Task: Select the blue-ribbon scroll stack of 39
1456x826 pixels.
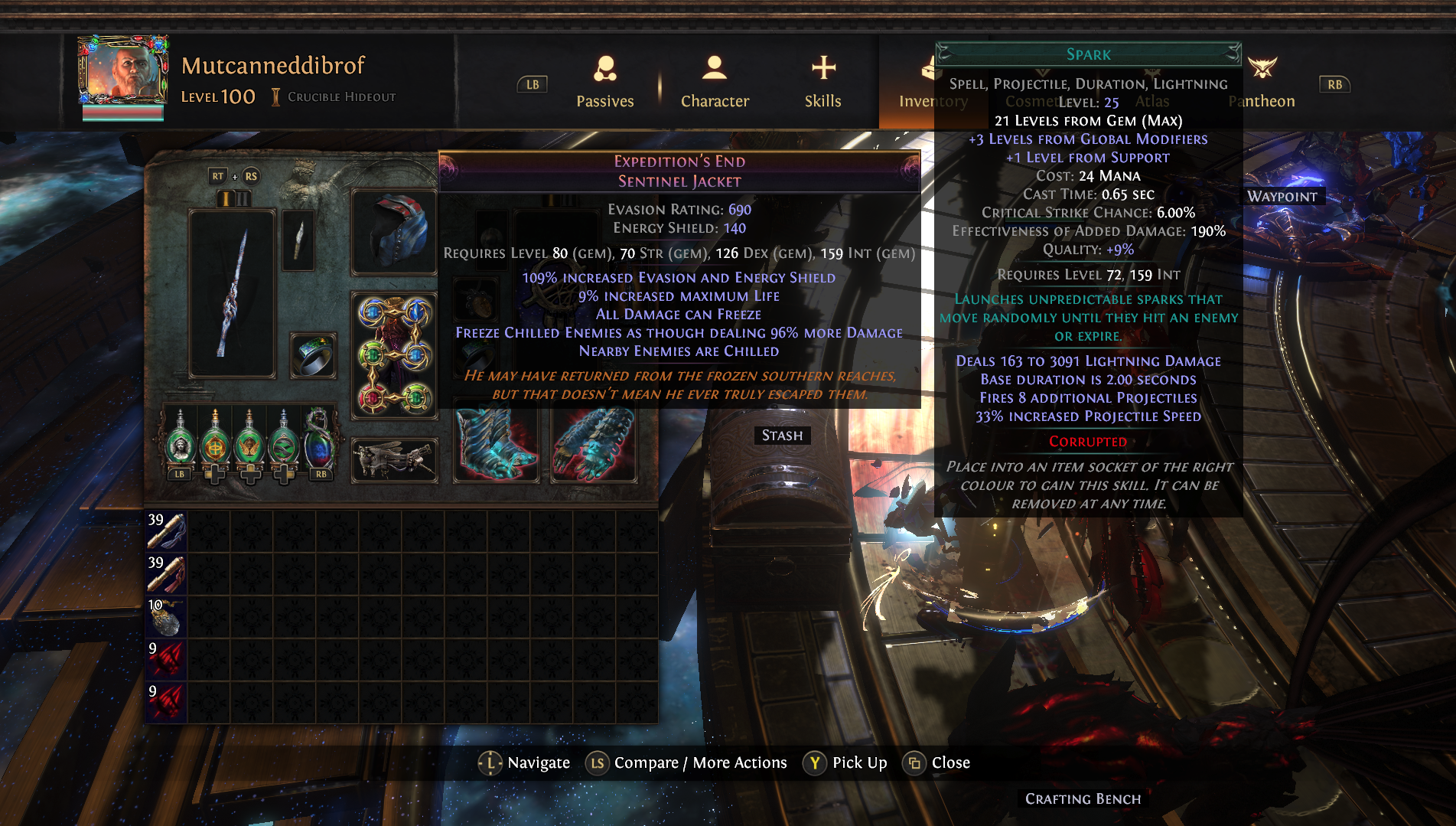Action: tap(166, 531)
